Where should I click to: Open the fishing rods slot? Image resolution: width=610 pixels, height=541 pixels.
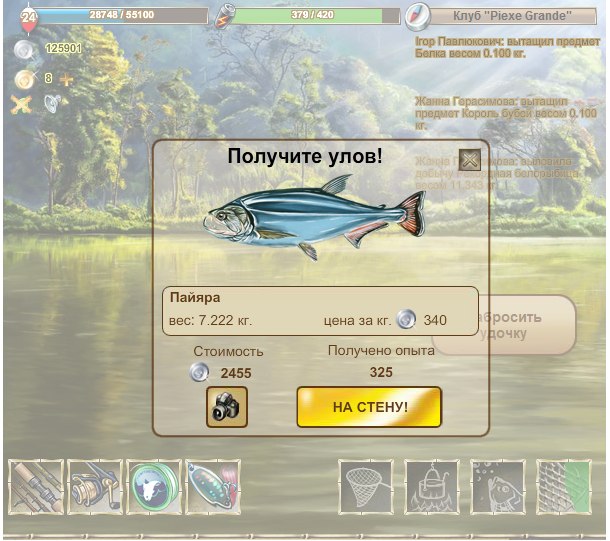pos(37,486)
